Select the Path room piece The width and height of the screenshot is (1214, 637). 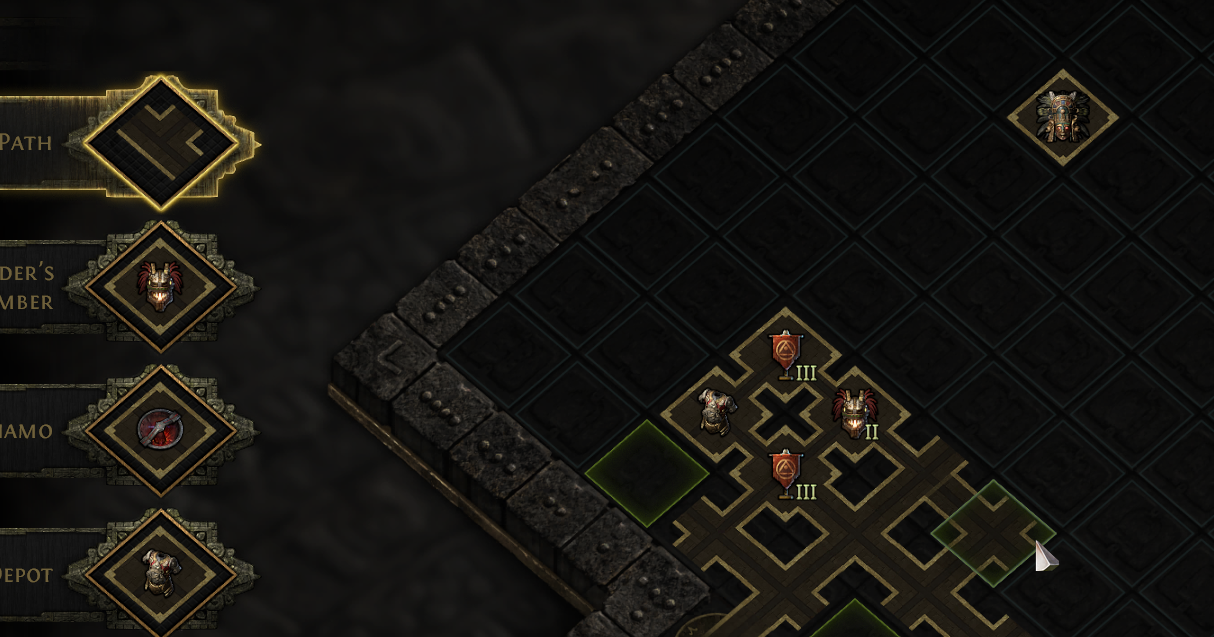[160, 143]
